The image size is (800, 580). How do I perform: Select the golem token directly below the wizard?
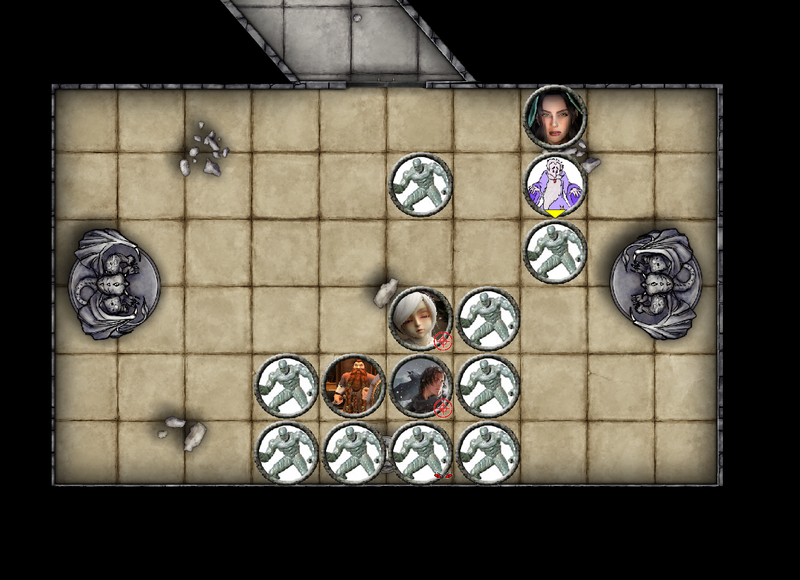pos(555,252)
